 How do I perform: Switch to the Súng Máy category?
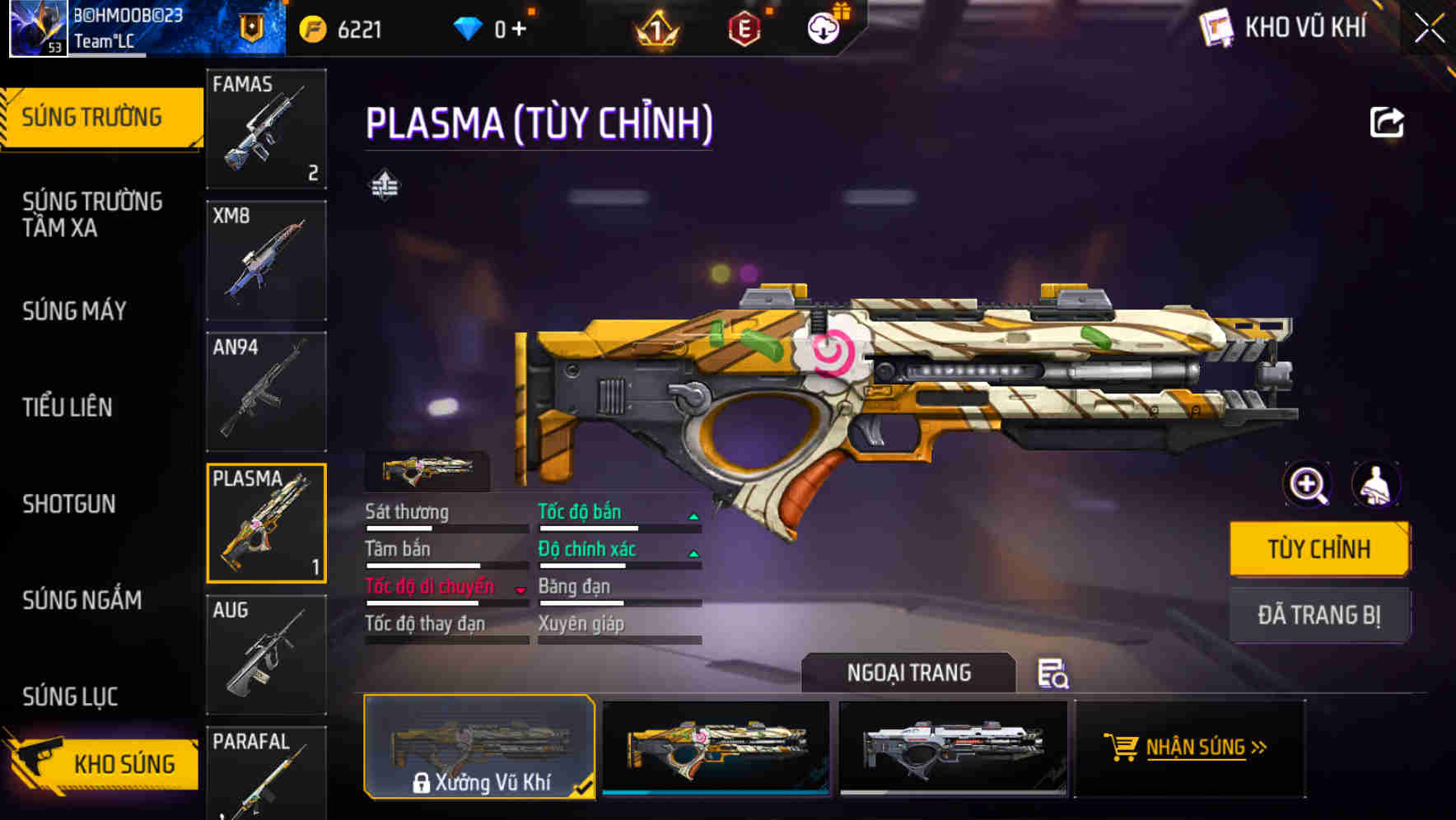(x=74, y=310)
